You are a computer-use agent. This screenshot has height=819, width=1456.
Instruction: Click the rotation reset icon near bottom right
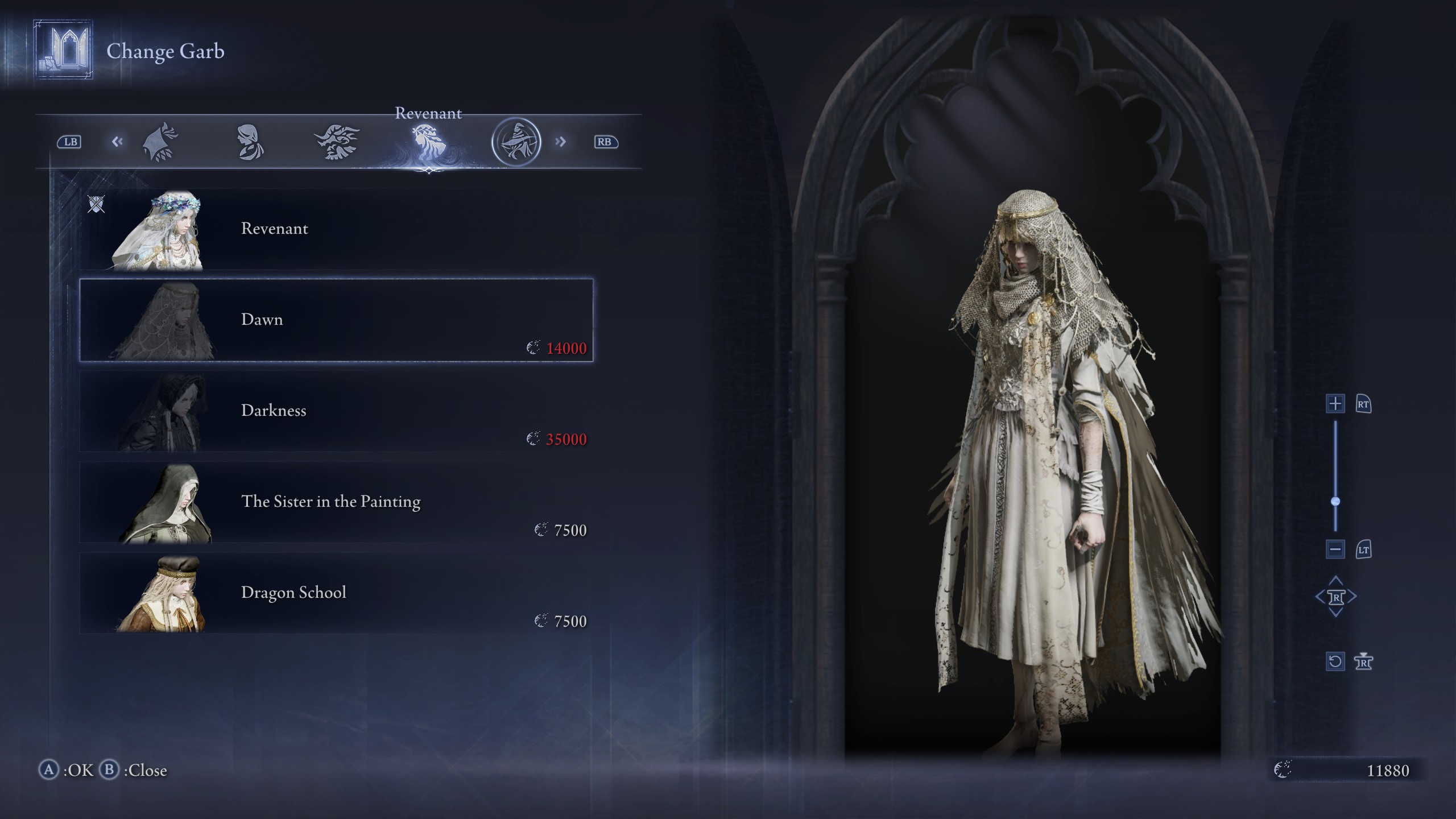pos(1335,661)
